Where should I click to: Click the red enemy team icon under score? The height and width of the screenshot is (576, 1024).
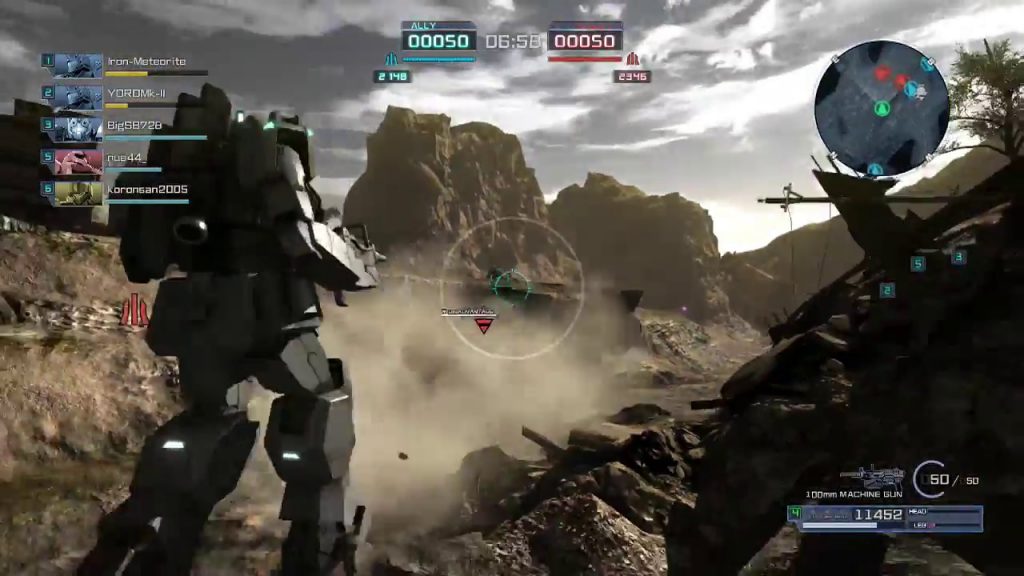click(632, 60)
